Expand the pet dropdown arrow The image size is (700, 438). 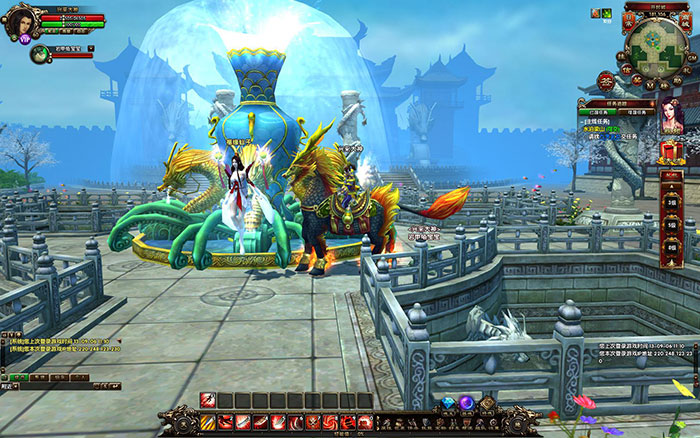tap(91, 47)
